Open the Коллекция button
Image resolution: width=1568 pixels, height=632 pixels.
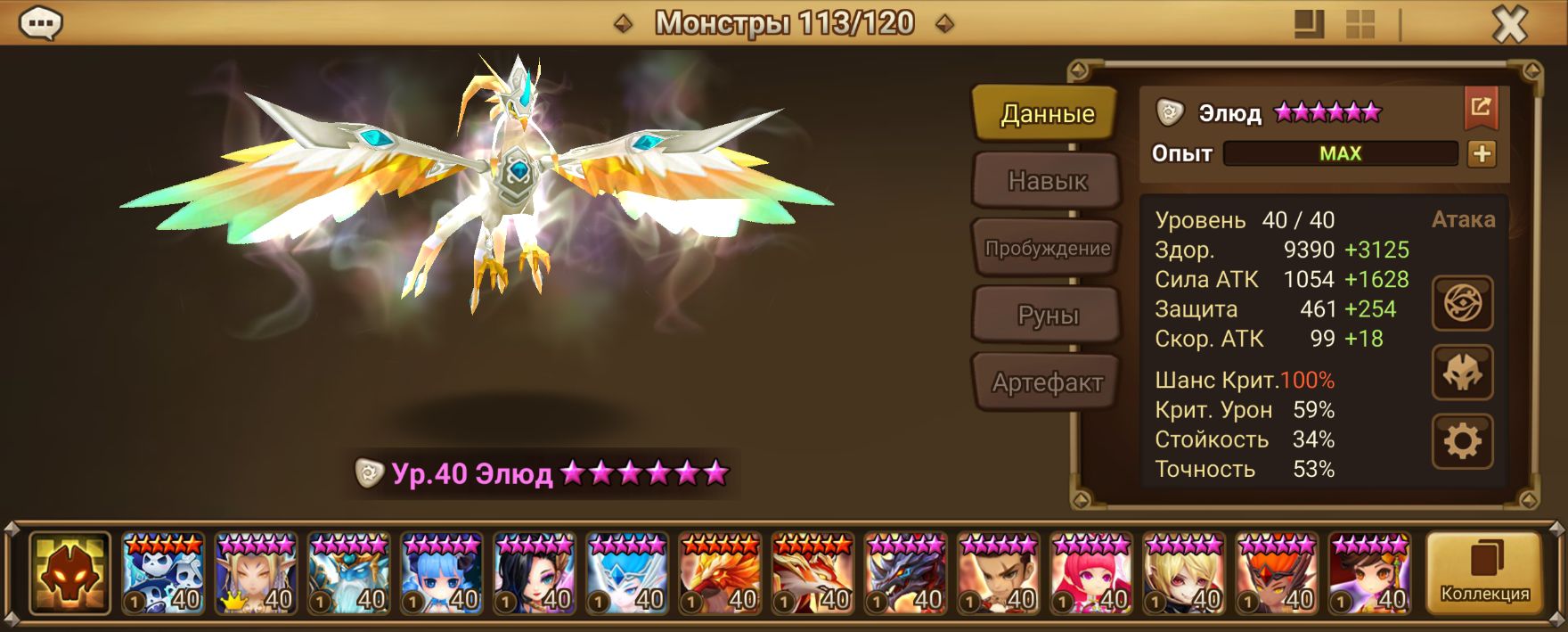click(1484, 573)
